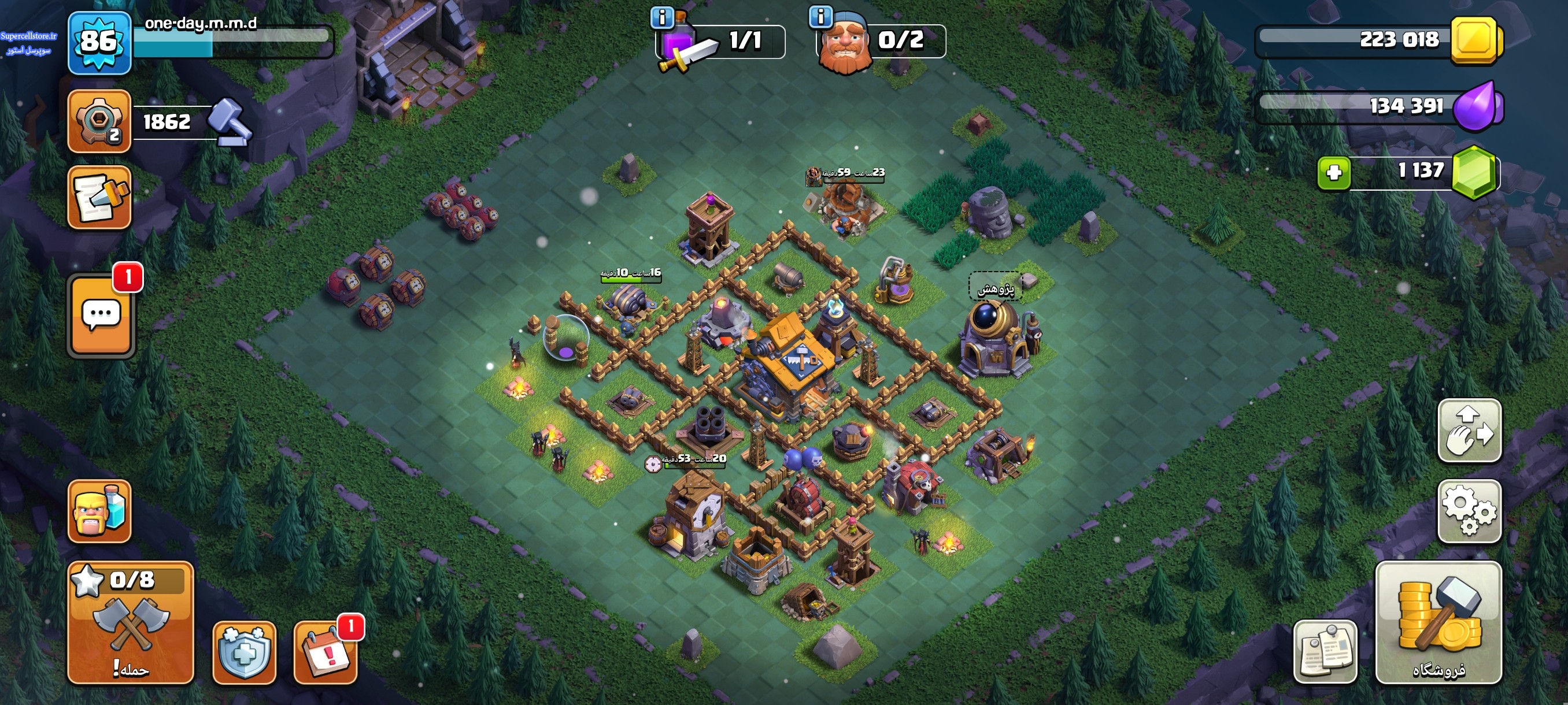Open the chat speech bubble button

click(101, 315)
